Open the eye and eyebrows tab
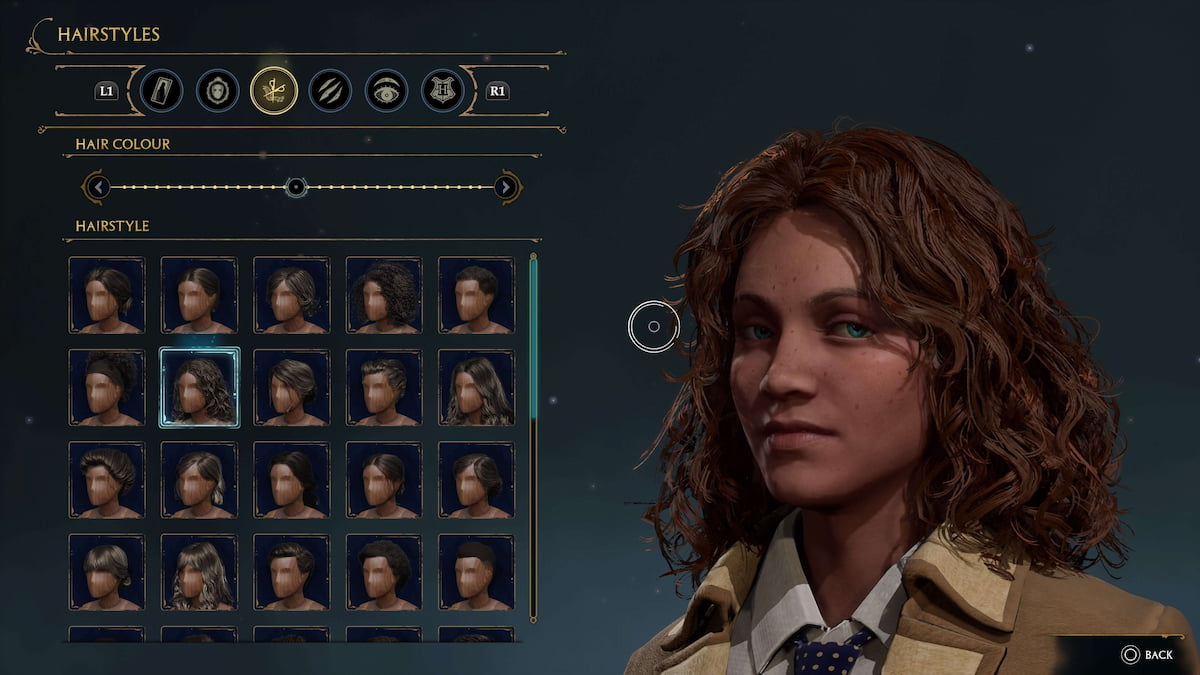 (x=385, y=91)
